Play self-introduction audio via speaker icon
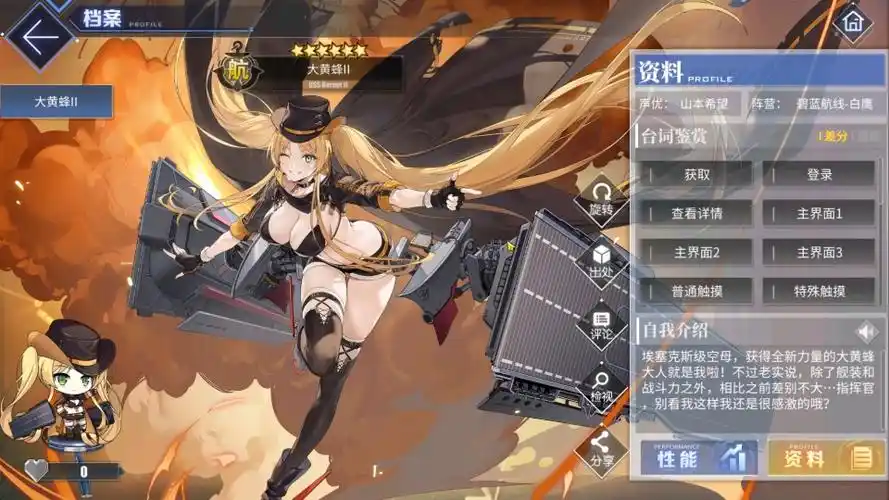Screen dimensions: 889x500 pyautogui.click(x=864, y=330)
